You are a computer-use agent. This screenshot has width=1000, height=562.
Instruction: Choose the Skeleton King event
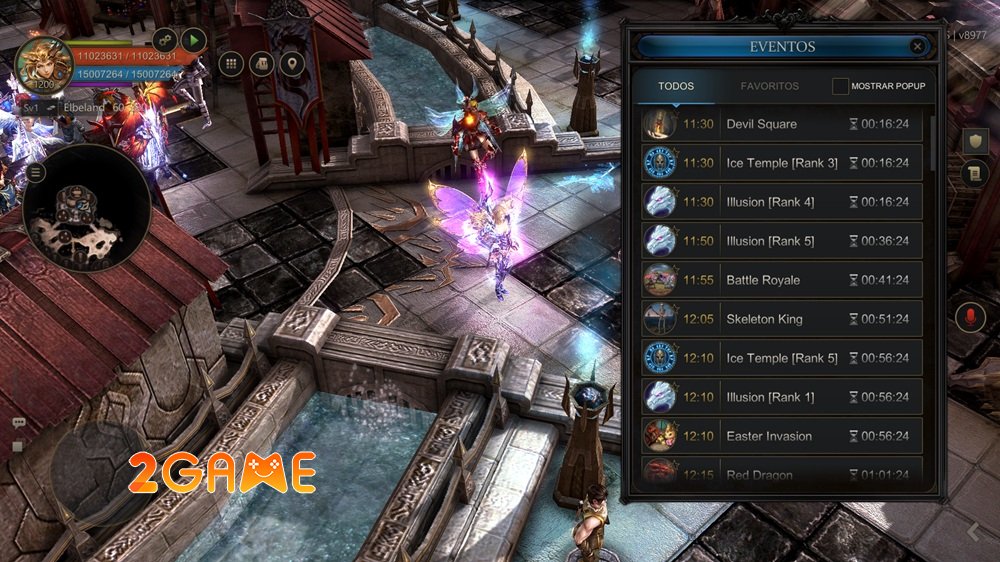click(781, 319)
